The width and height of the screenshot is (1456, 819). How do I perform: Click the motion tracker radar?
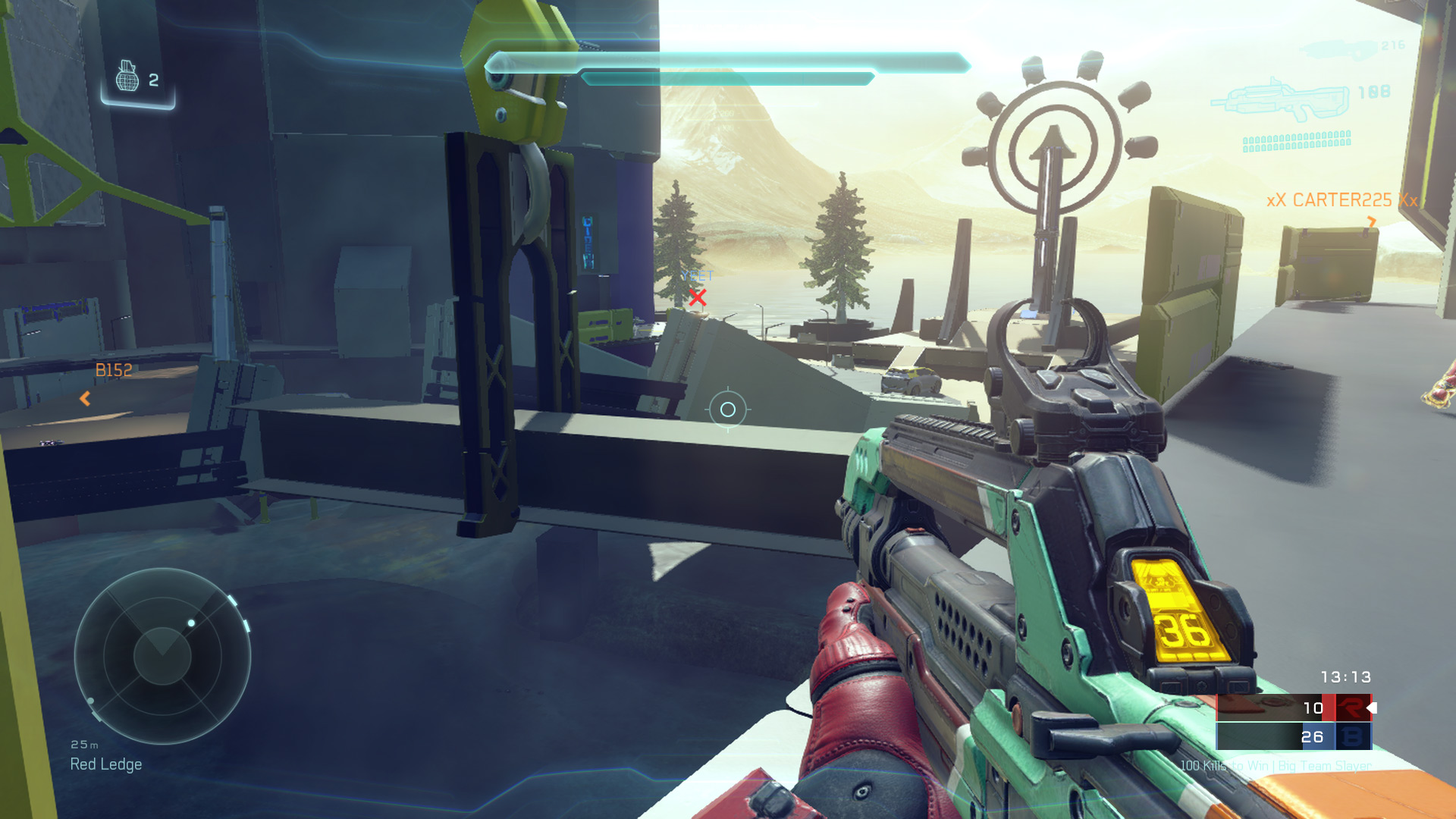click(x=162, y=656)
